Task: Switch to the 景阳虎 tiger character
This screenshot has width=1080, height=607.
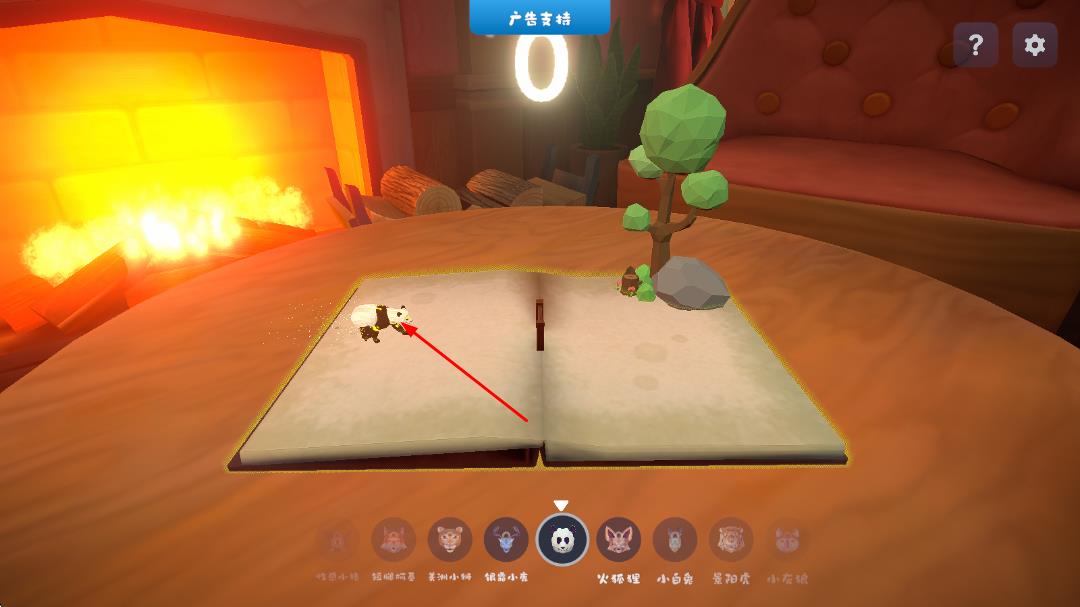Action: (731, 540)
